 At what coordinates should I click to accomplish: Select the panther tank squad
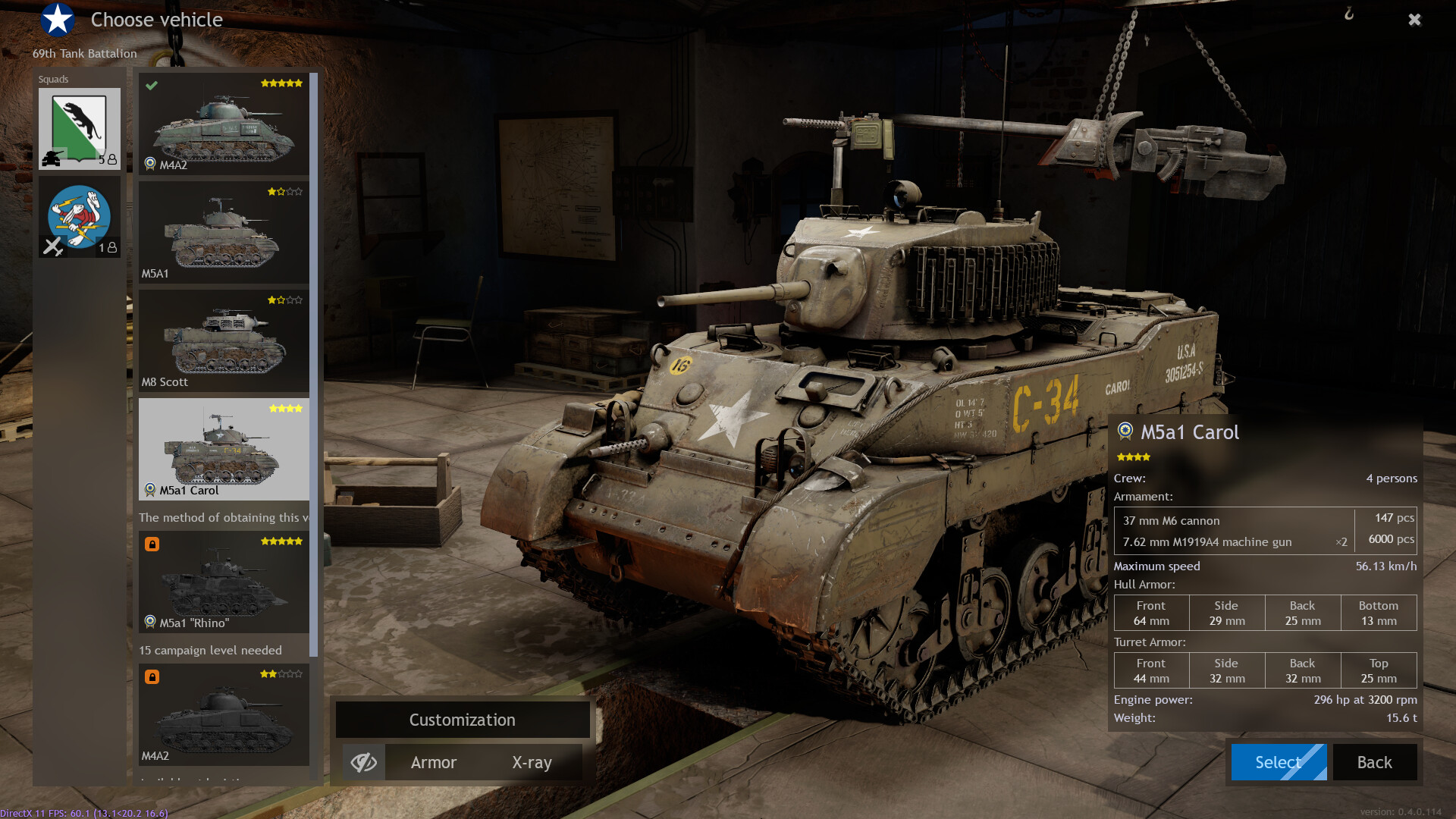(x=80, y=128)
